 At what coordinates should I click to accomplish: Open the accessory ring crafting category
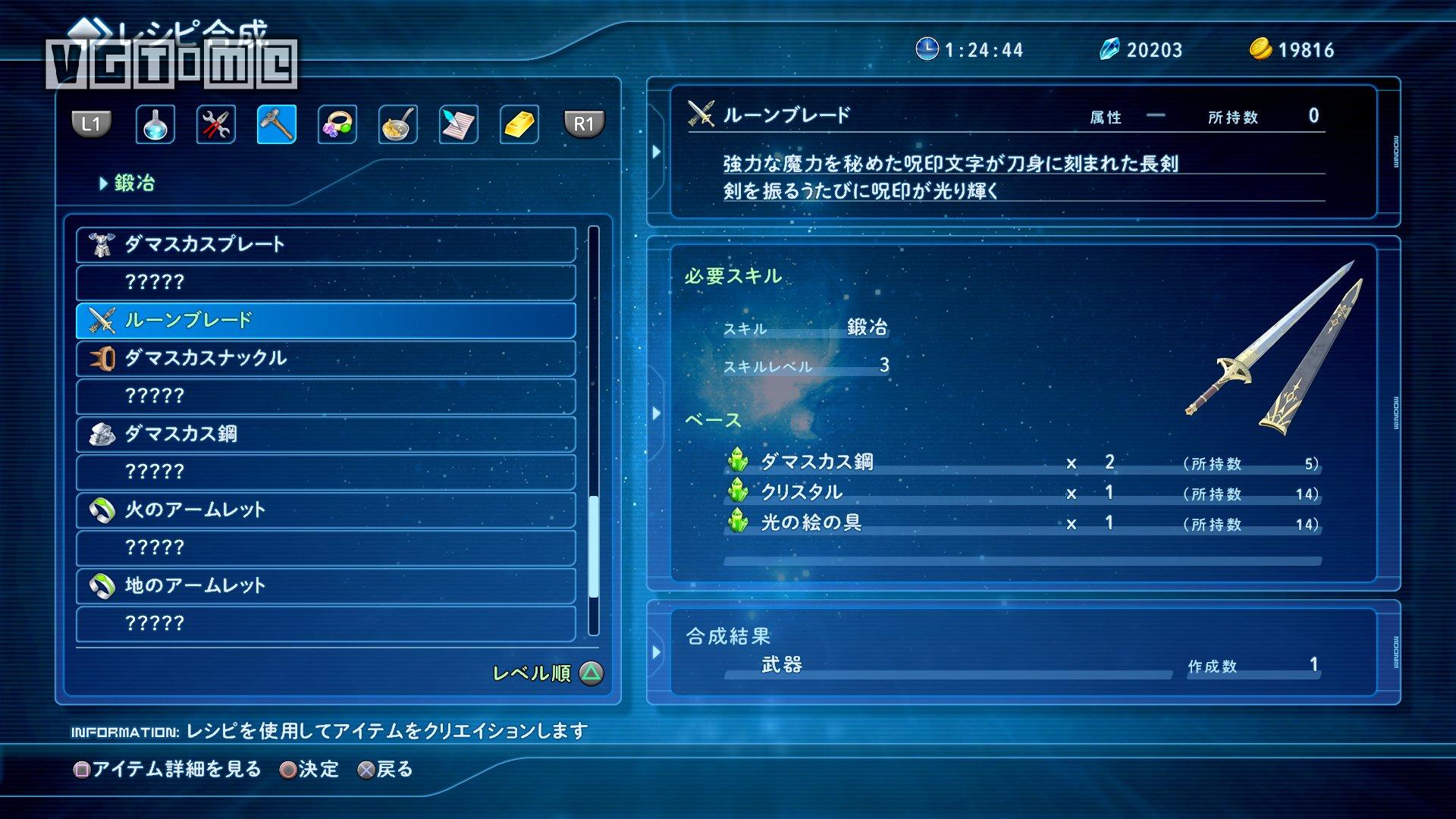tap(336, 124)
